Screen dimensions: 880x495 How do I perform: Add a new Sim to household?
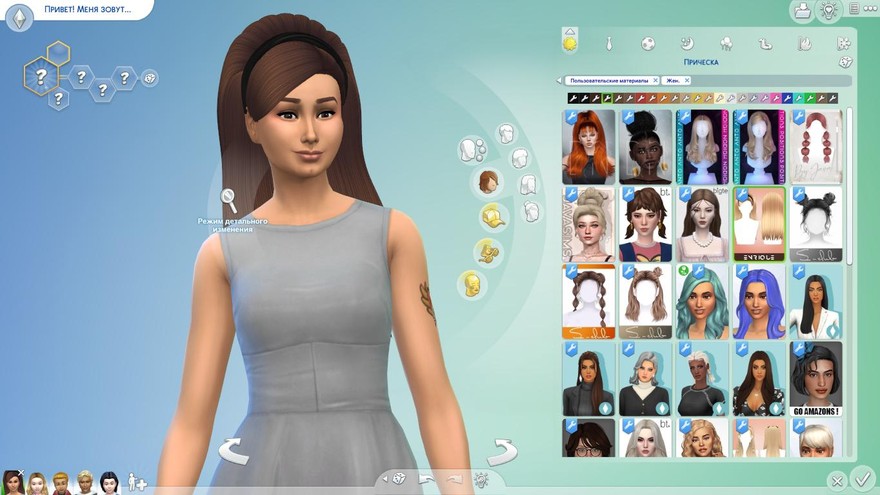point(137,483)
